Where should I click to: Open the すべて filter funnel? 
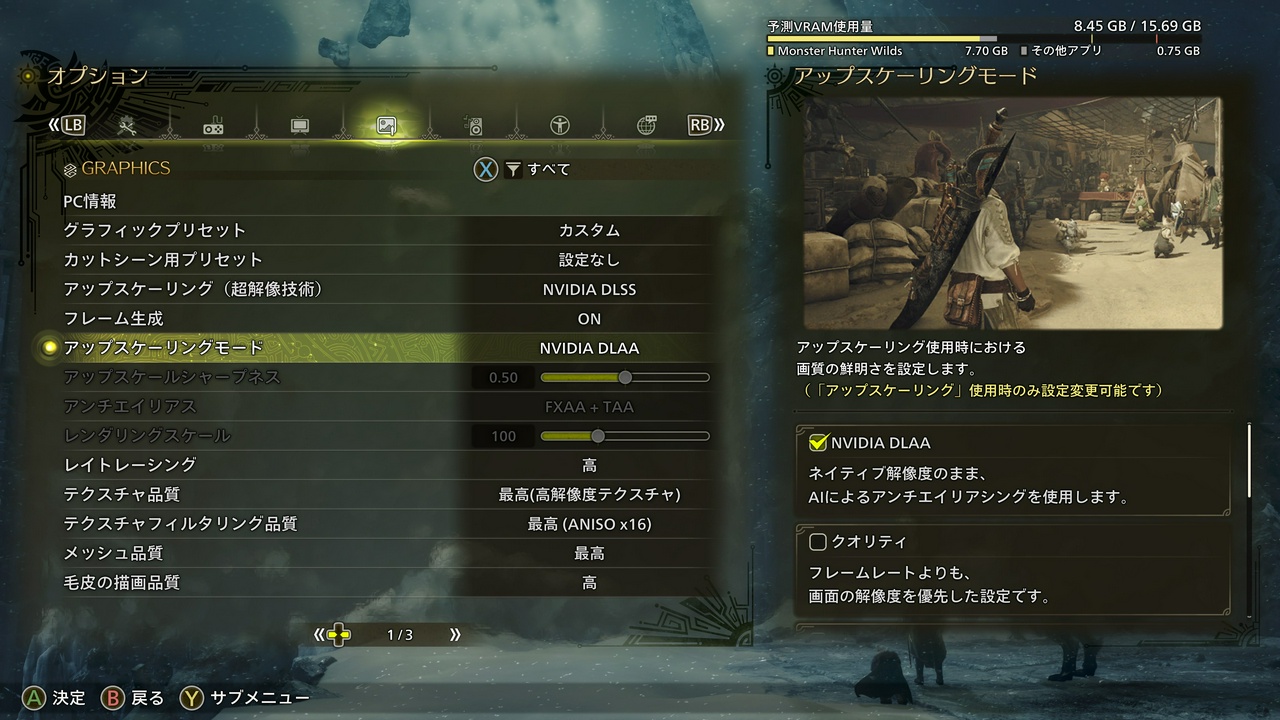(513, 170)
